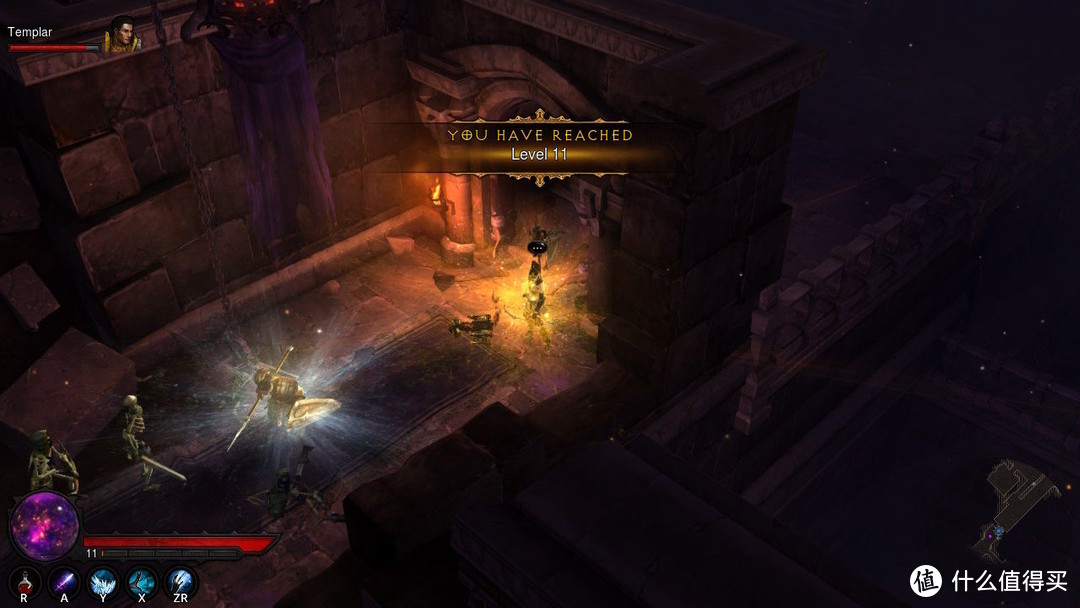Select the Templar follower portrait
1080x608 pixels.
click(122, 33)
